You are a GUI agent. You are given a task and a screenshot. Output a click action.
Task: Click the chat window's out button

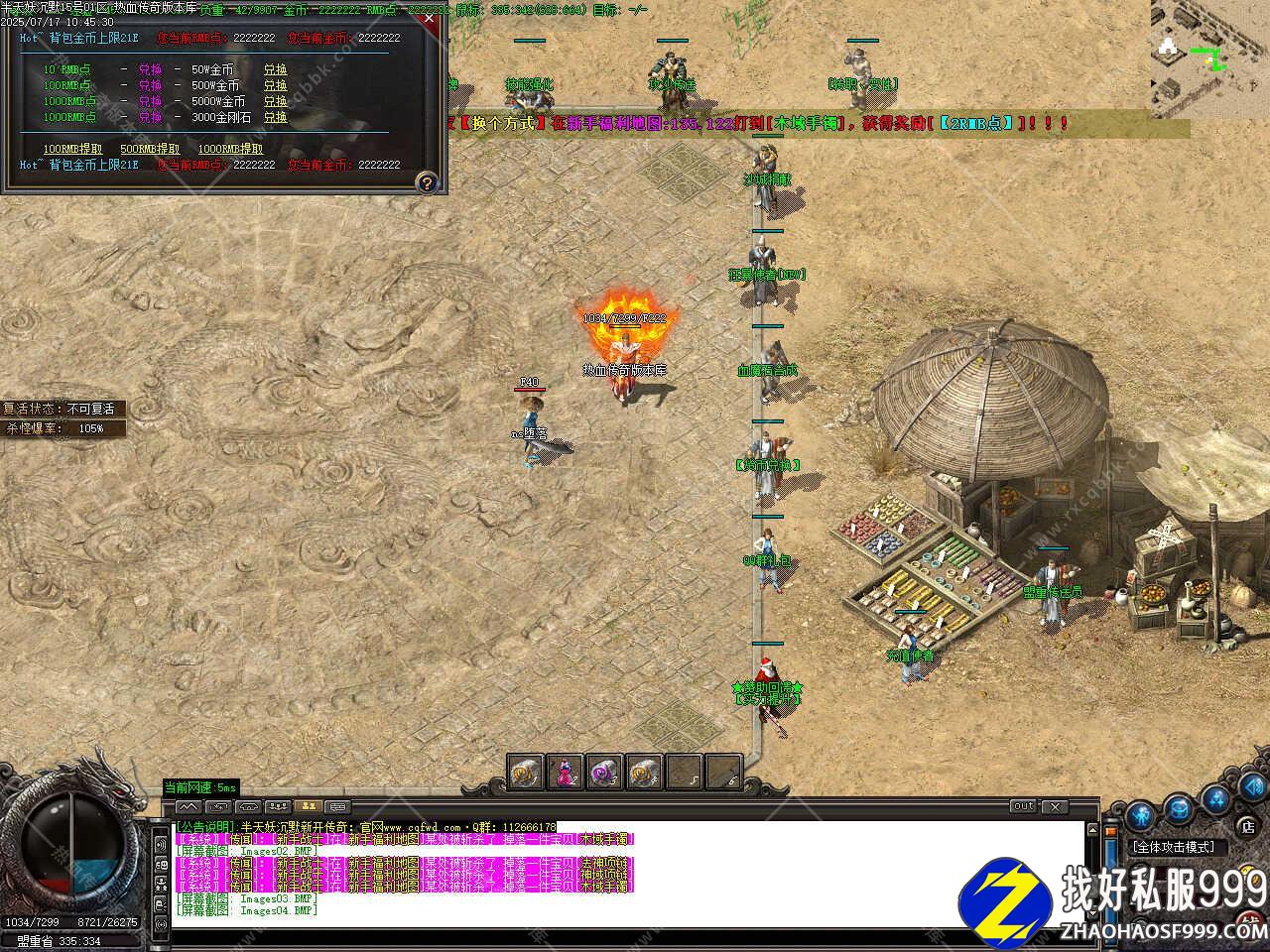coord(1023,806)
